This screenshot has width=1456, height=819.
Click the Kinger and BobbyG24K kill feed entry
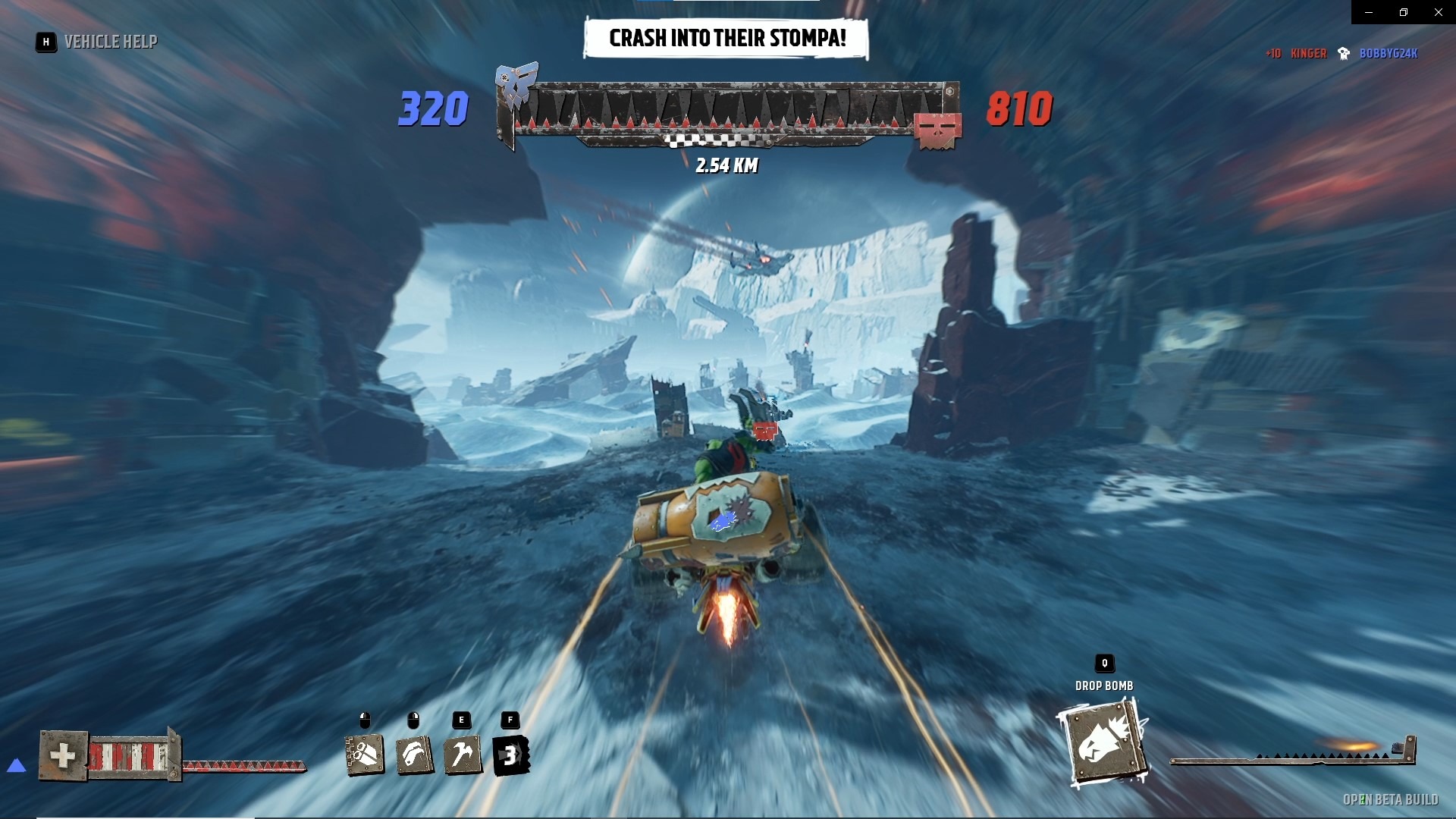pyautogui.click(x=1341, y=54)
